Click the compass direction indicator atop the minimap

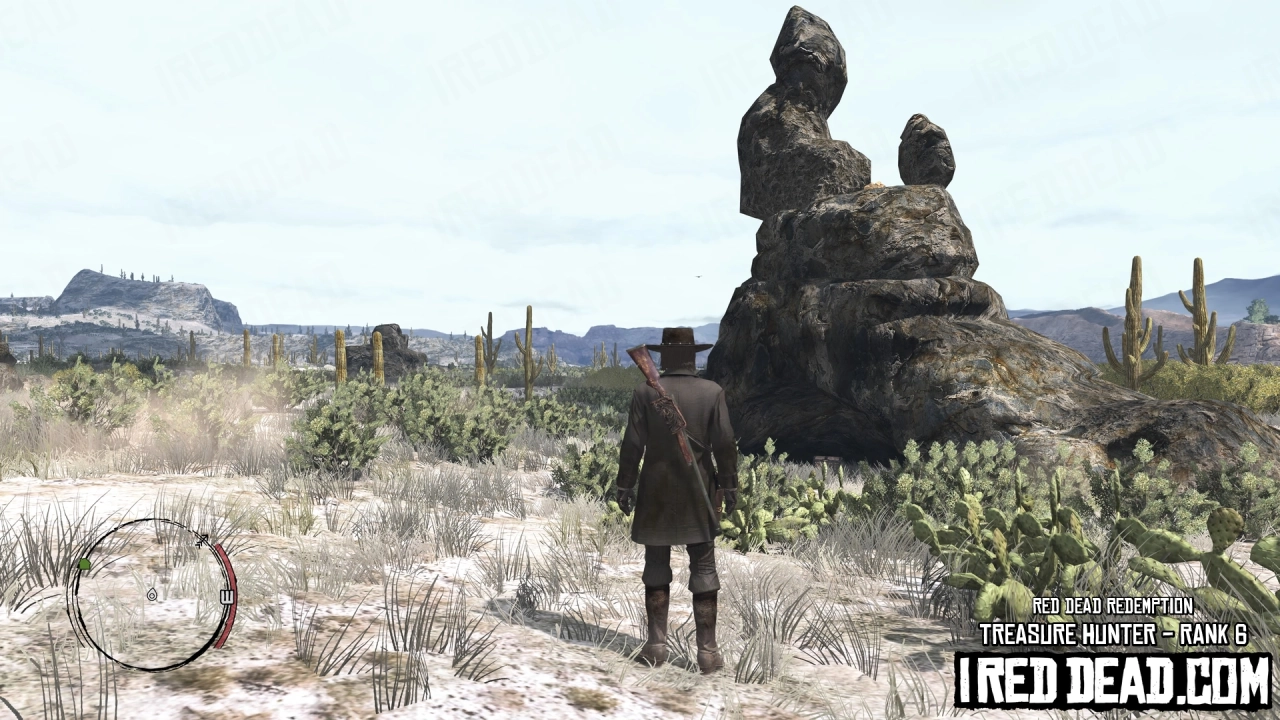202,537
